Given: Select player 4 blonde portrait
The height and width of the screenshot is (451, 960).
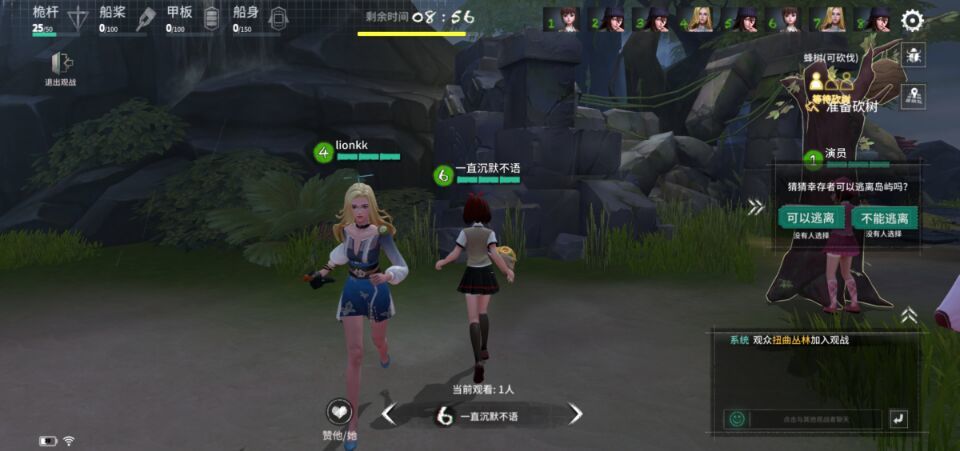Looking at the screenshot, I should coord(700,20).
